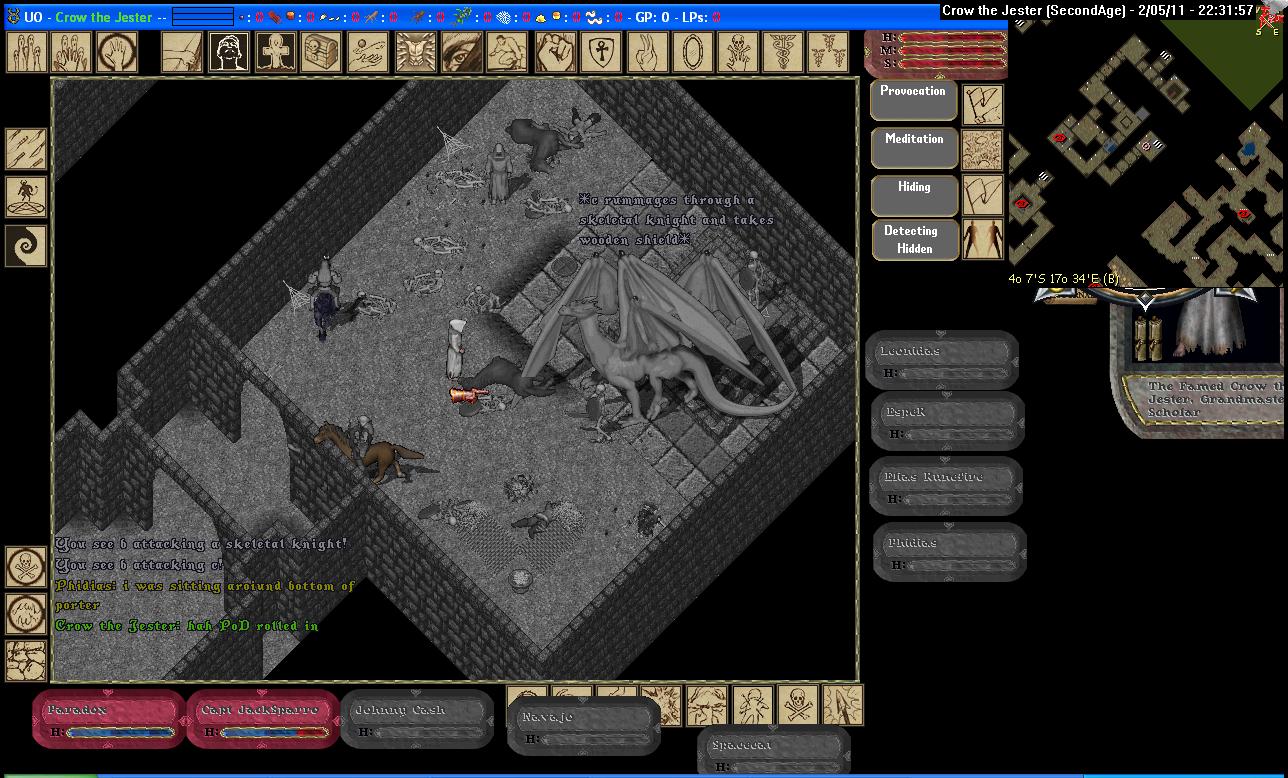1288x778 pixels.
Task: Click the Phidias status bar
Action: coord(949,551)
